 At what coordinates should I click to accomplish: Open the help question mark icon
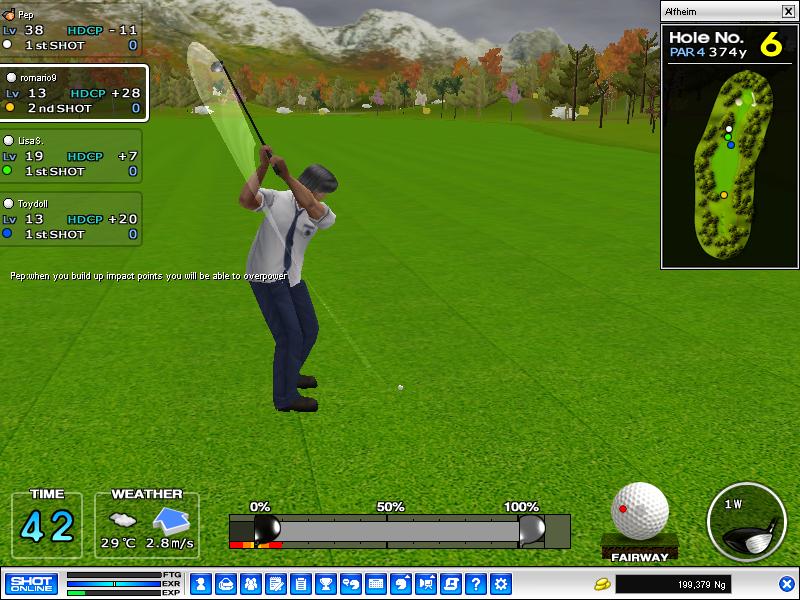pyautogui.click(x=476, y=583)
